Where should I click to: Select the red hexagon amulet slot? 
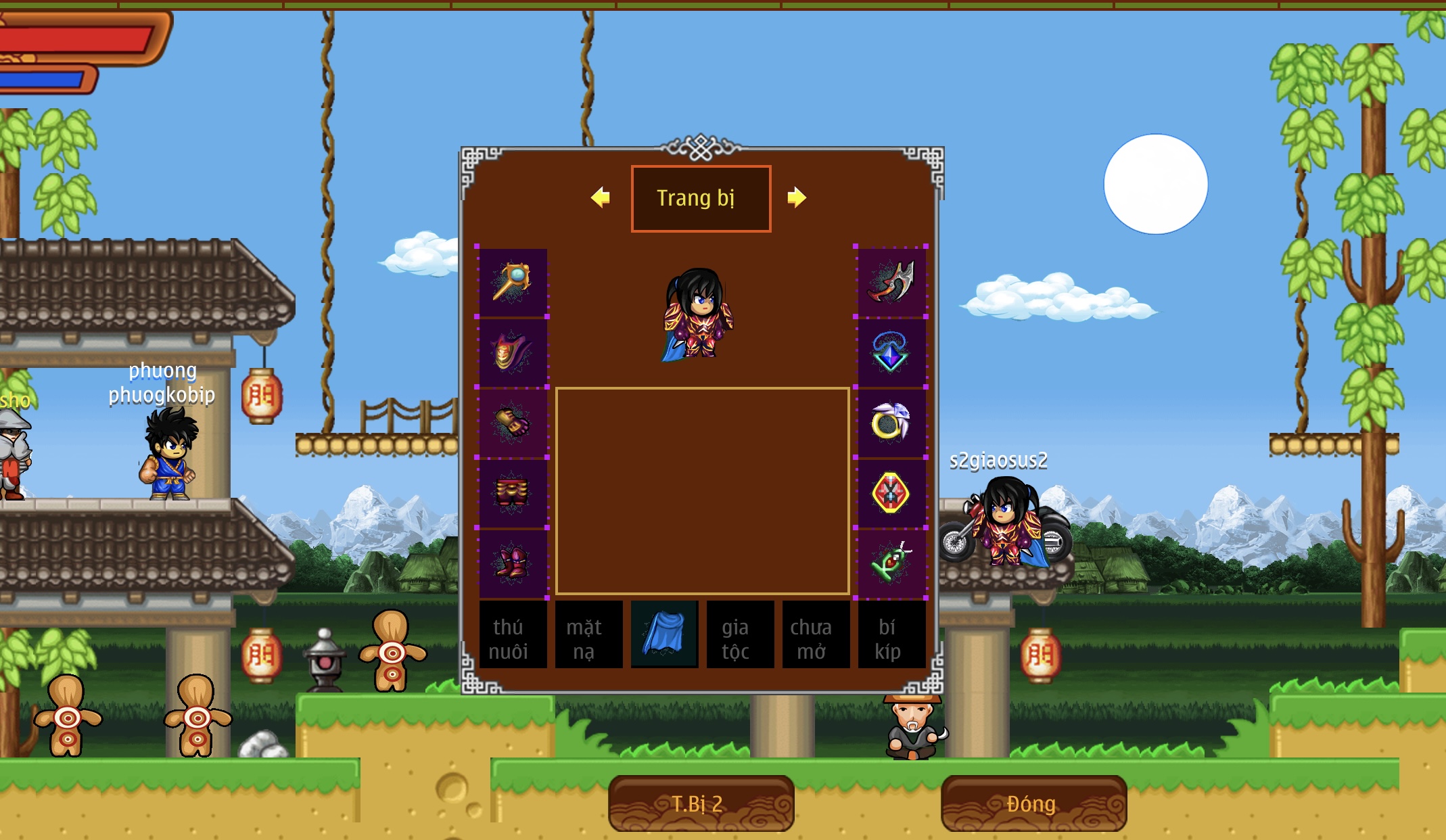tap(891, 493)
